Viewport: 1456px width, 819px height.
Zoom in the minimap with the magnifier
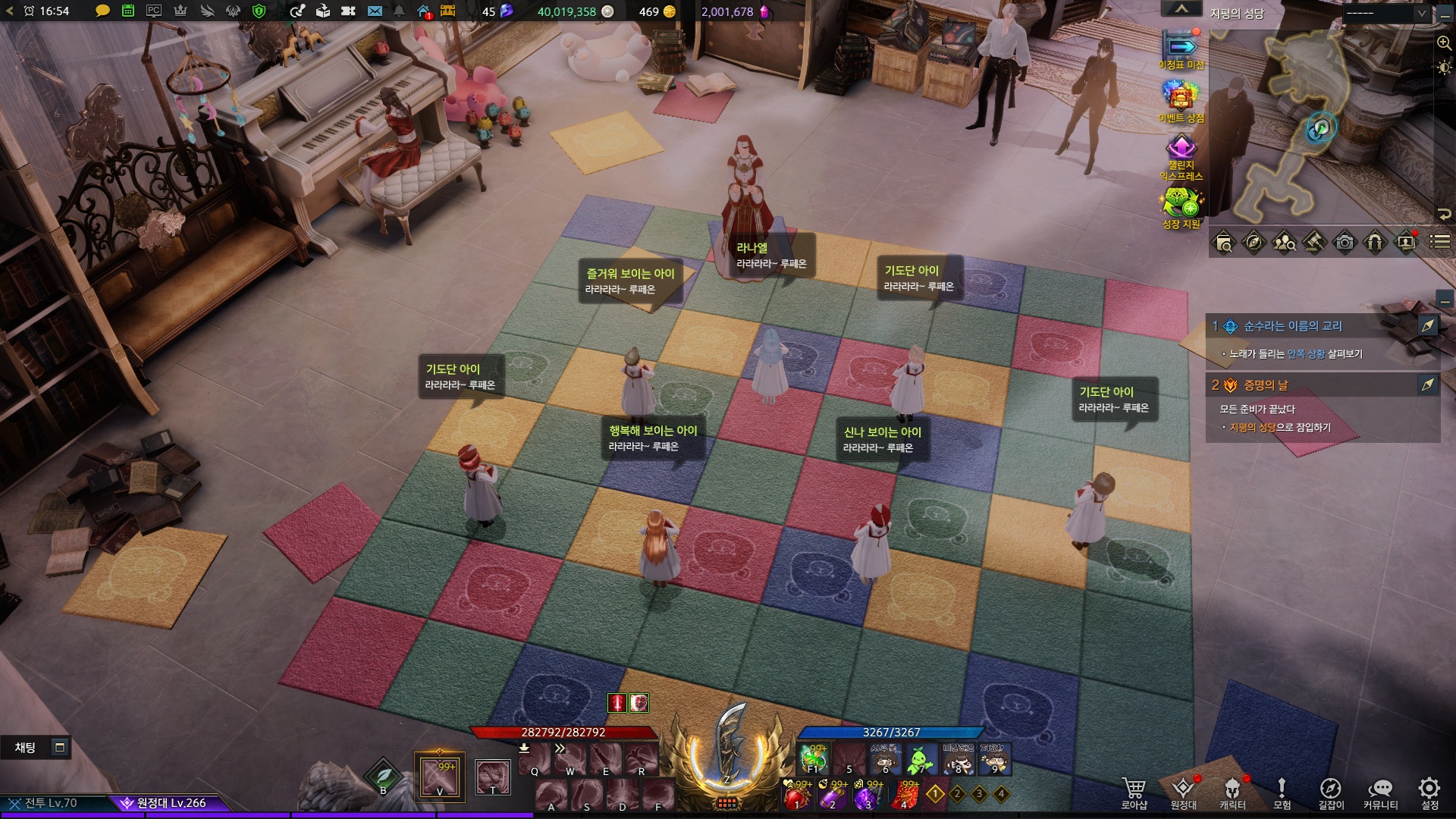[1444, 43]
